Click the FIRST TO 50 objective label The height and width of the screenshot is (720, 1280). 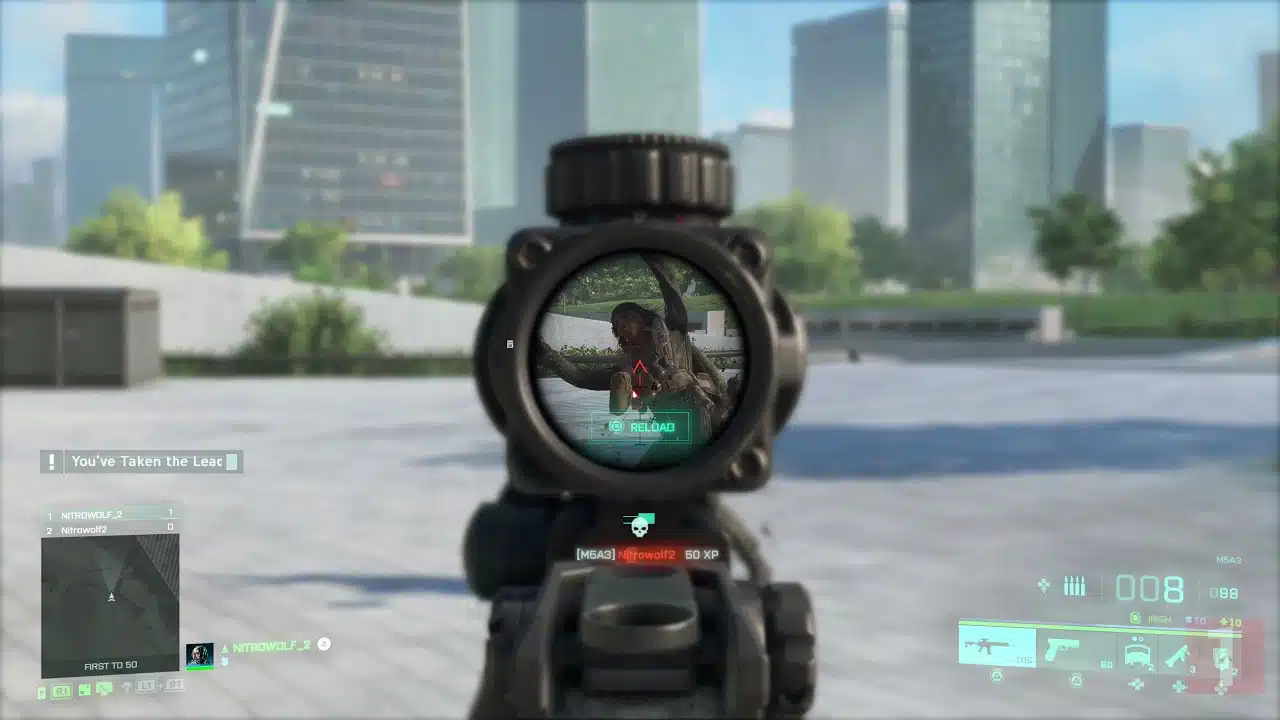pyautogui.click(x=111, y=664)
